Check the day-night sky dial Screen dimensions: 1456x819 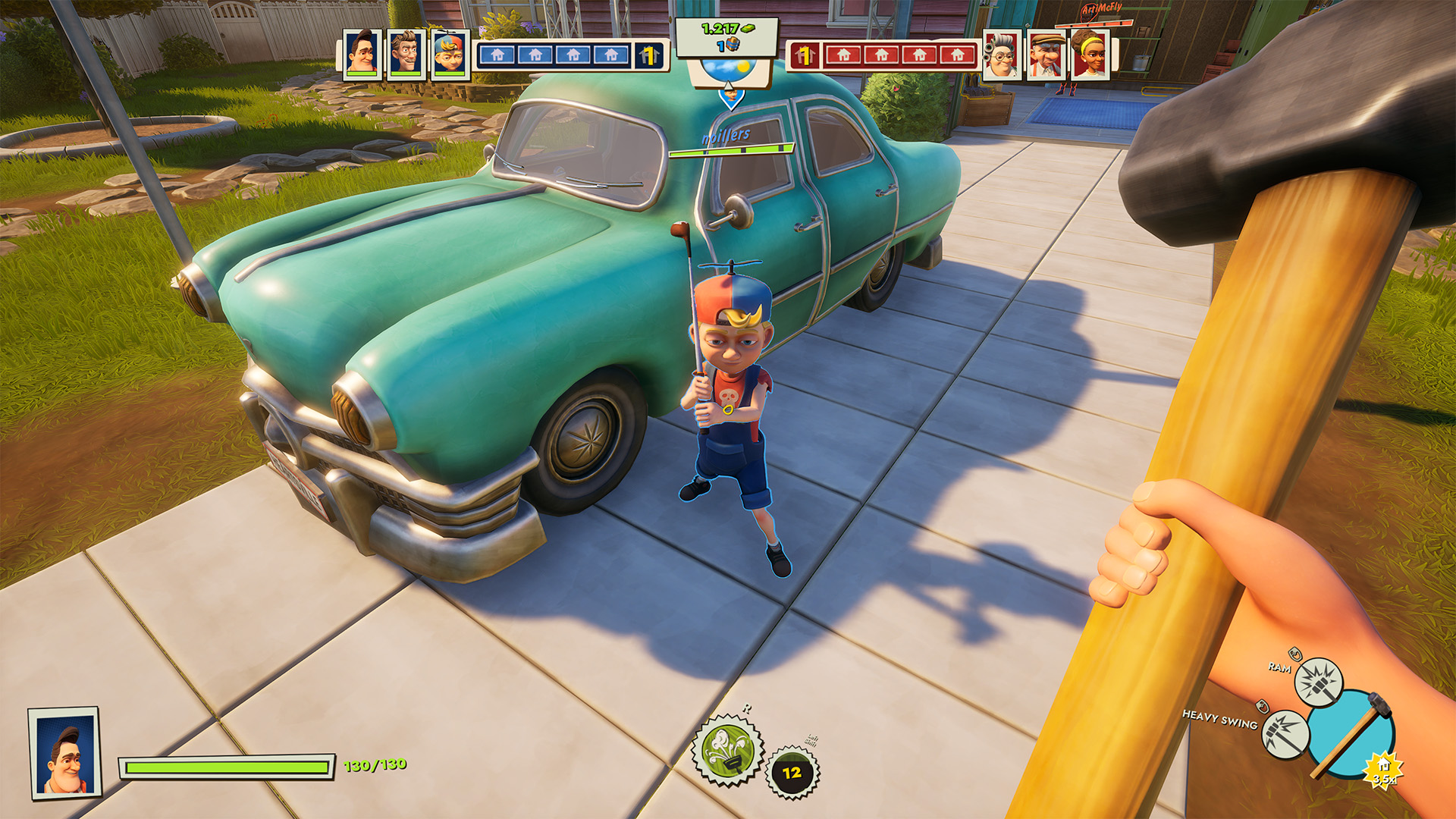[x=728, y=72]
